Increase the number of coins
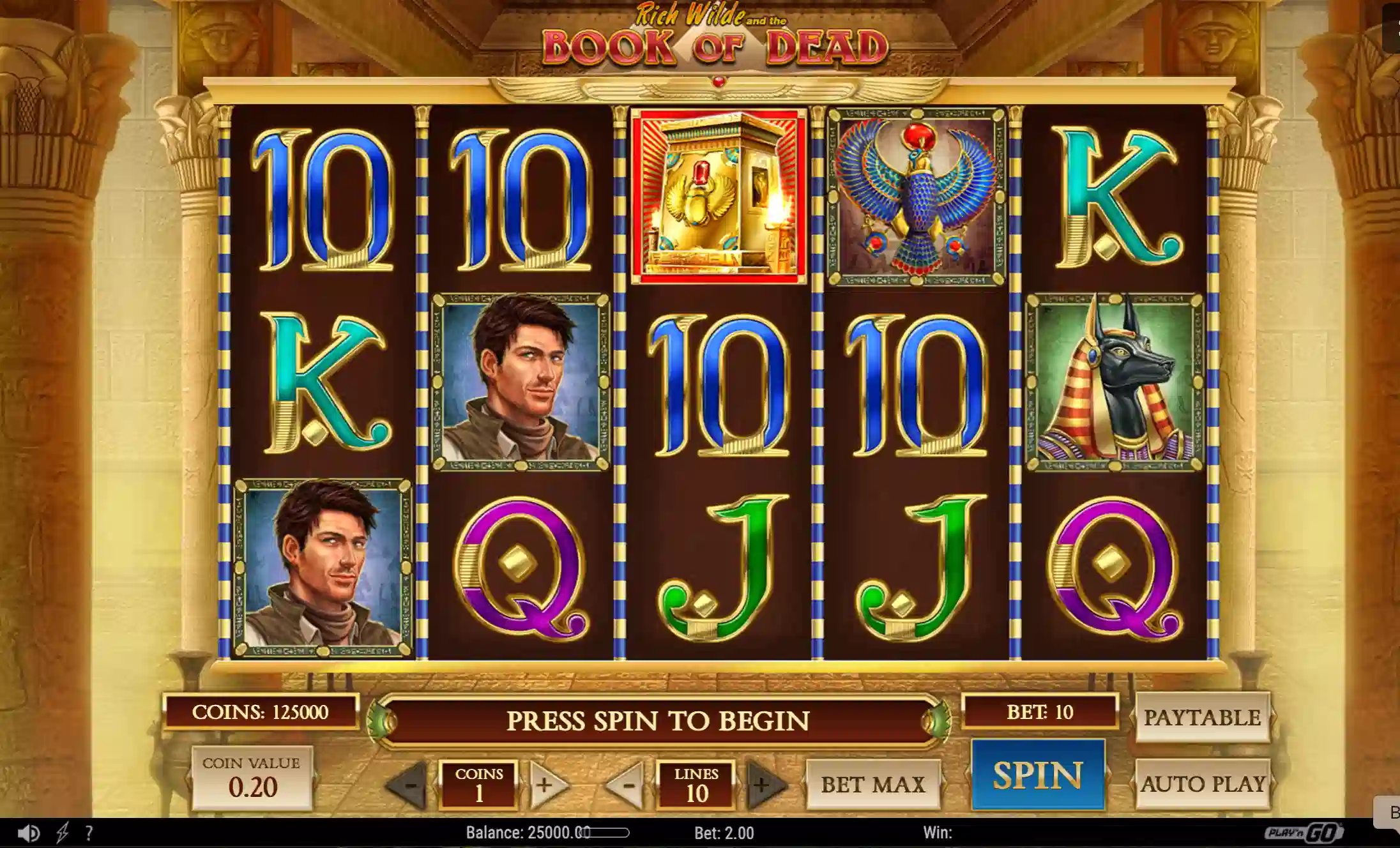Image resolution: width=1400 pixels, height=848 pixels. [546, 784]
